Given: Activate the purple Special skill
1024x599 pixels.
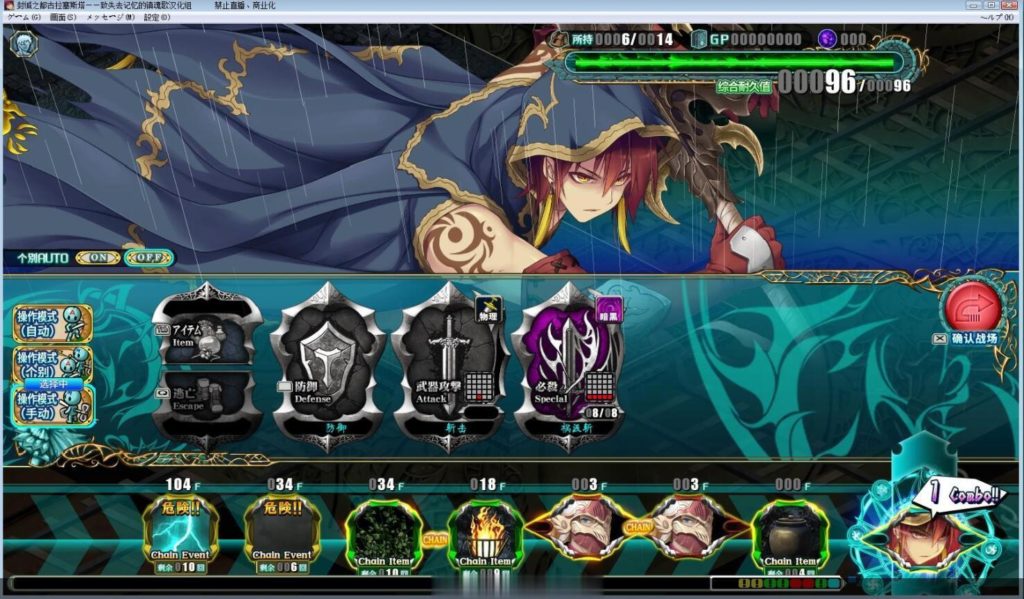Looking at the screenshot, I should click(x=567, y=366).
